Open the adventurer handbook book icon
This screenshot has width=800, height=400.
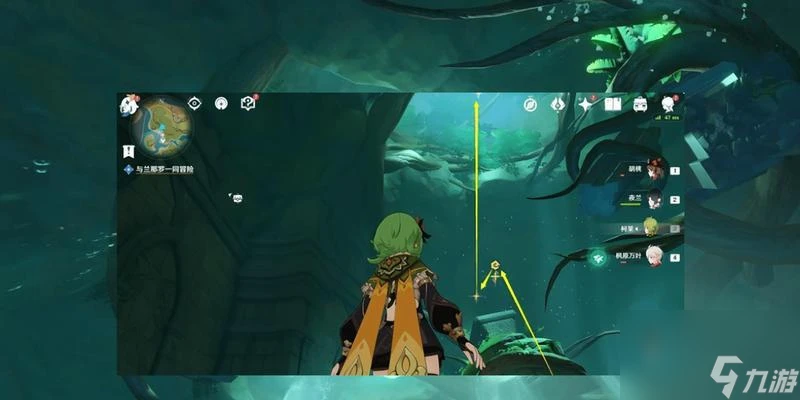pyautogui.click(x=612, y=104)
